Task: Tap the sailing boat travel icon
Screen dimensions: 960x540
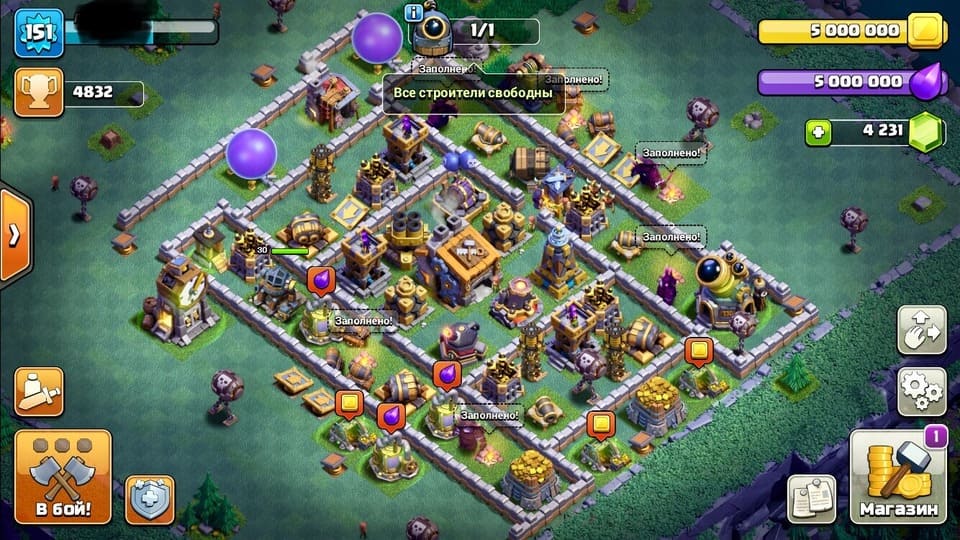Action: [39, 391]
